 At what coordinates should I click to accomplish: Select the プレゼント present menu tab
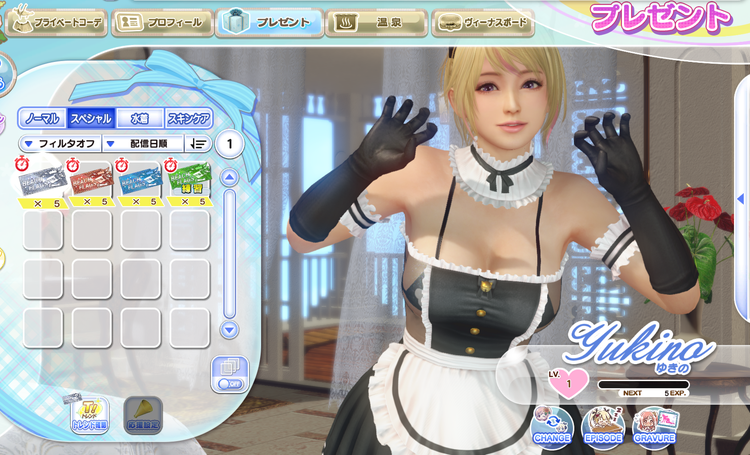point(268,22)
